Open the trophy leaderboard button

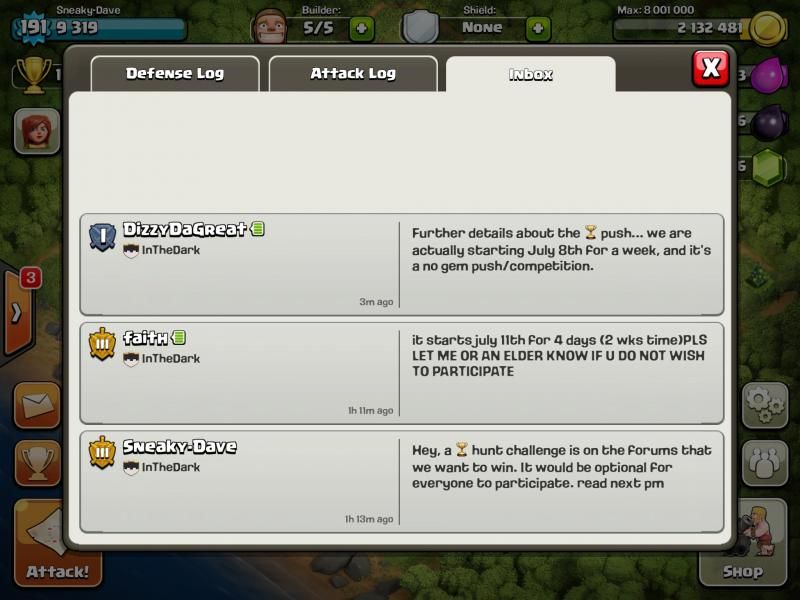point(36,464)
